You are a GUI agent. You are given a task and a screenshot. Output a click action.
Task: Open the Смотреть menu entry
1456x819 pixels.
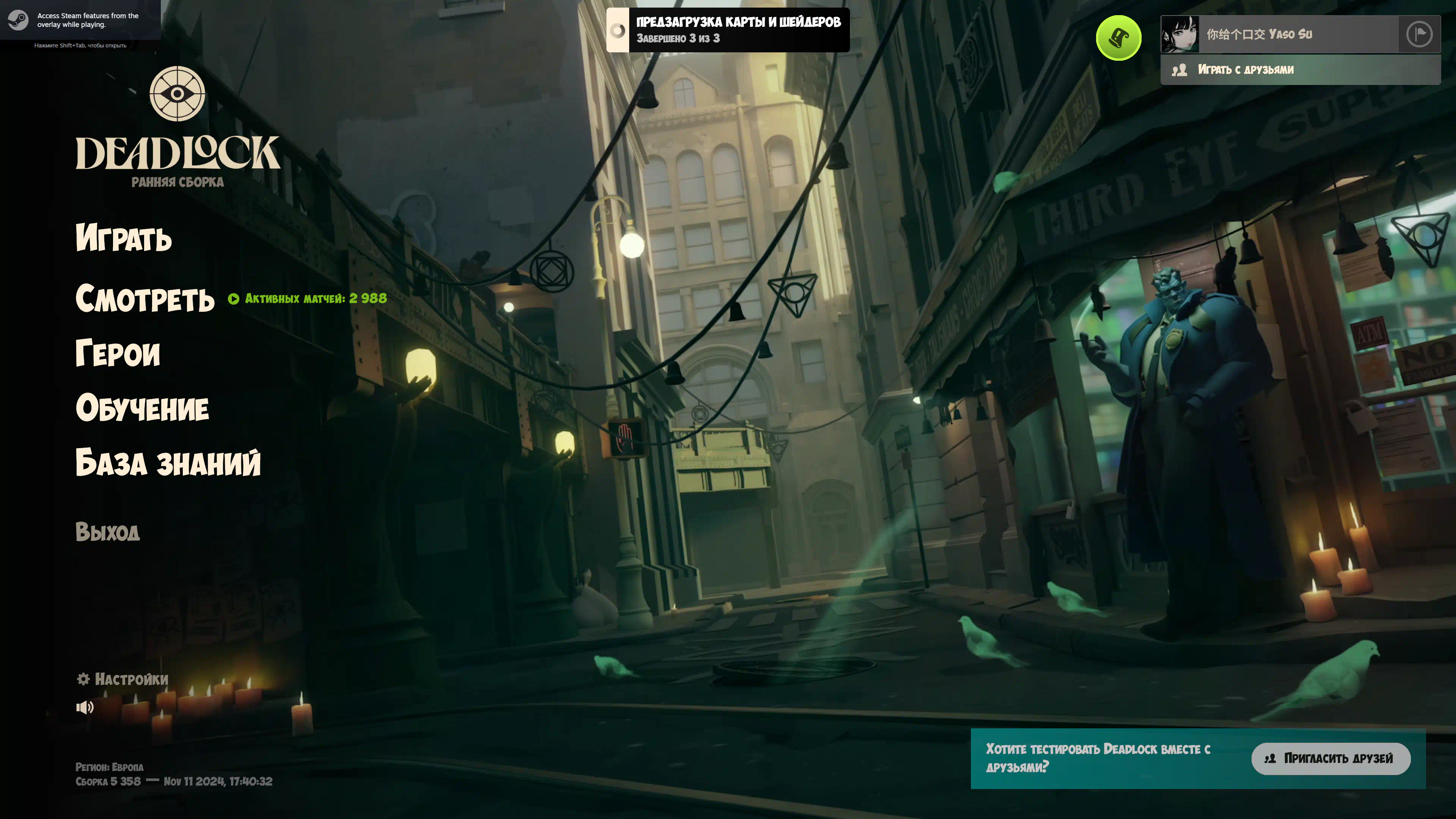(145, 298)
